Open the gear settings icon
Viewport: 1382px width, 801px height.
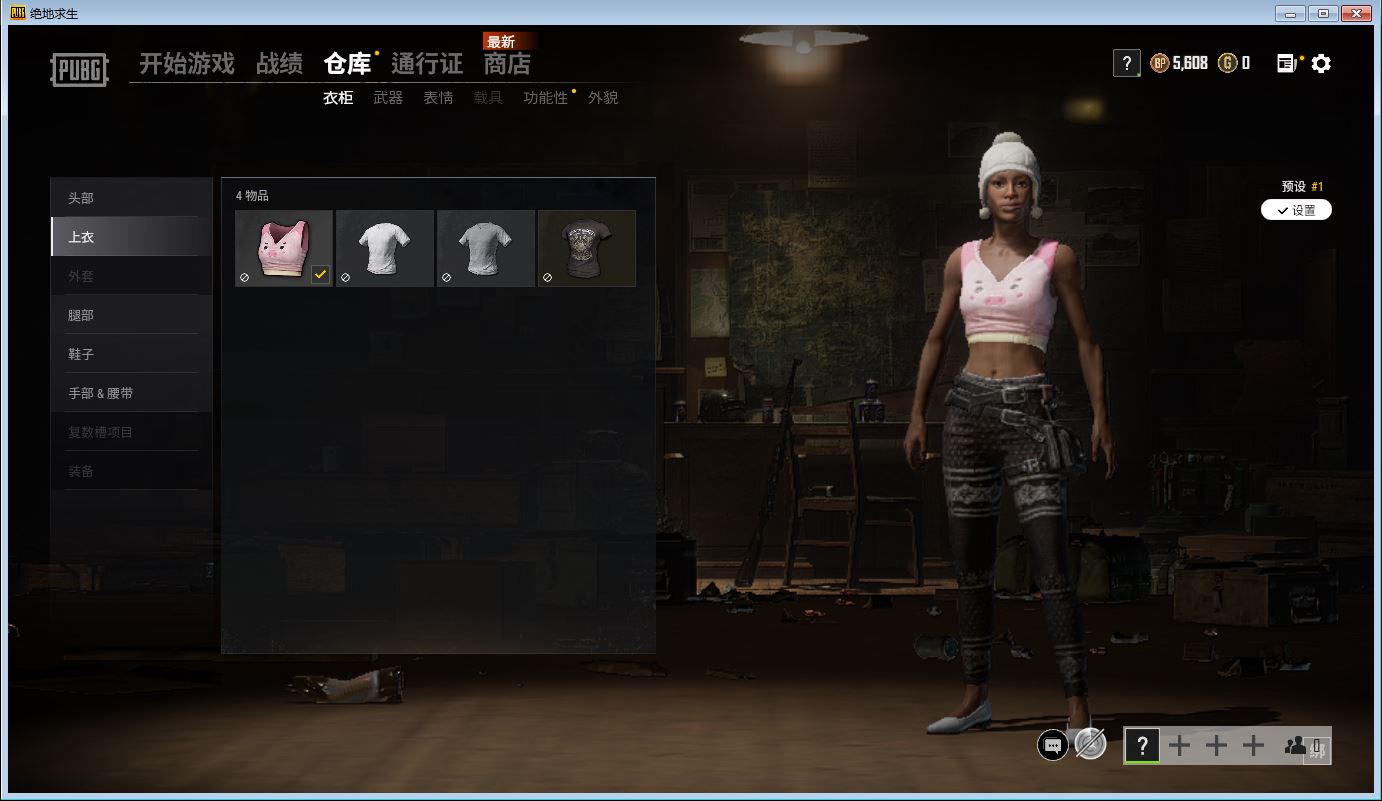pyautogui.click(x=1321, y=64)
